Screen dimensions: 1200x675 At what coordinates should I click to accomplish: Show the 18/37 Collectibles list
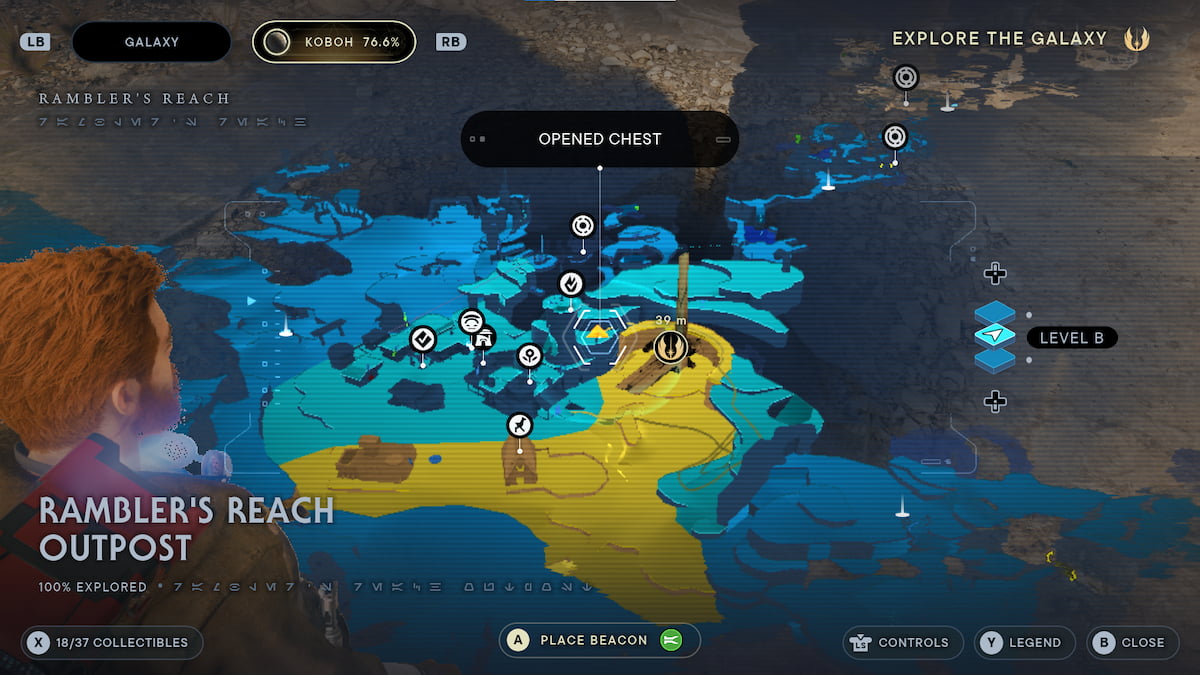click(x=111, y=643)
